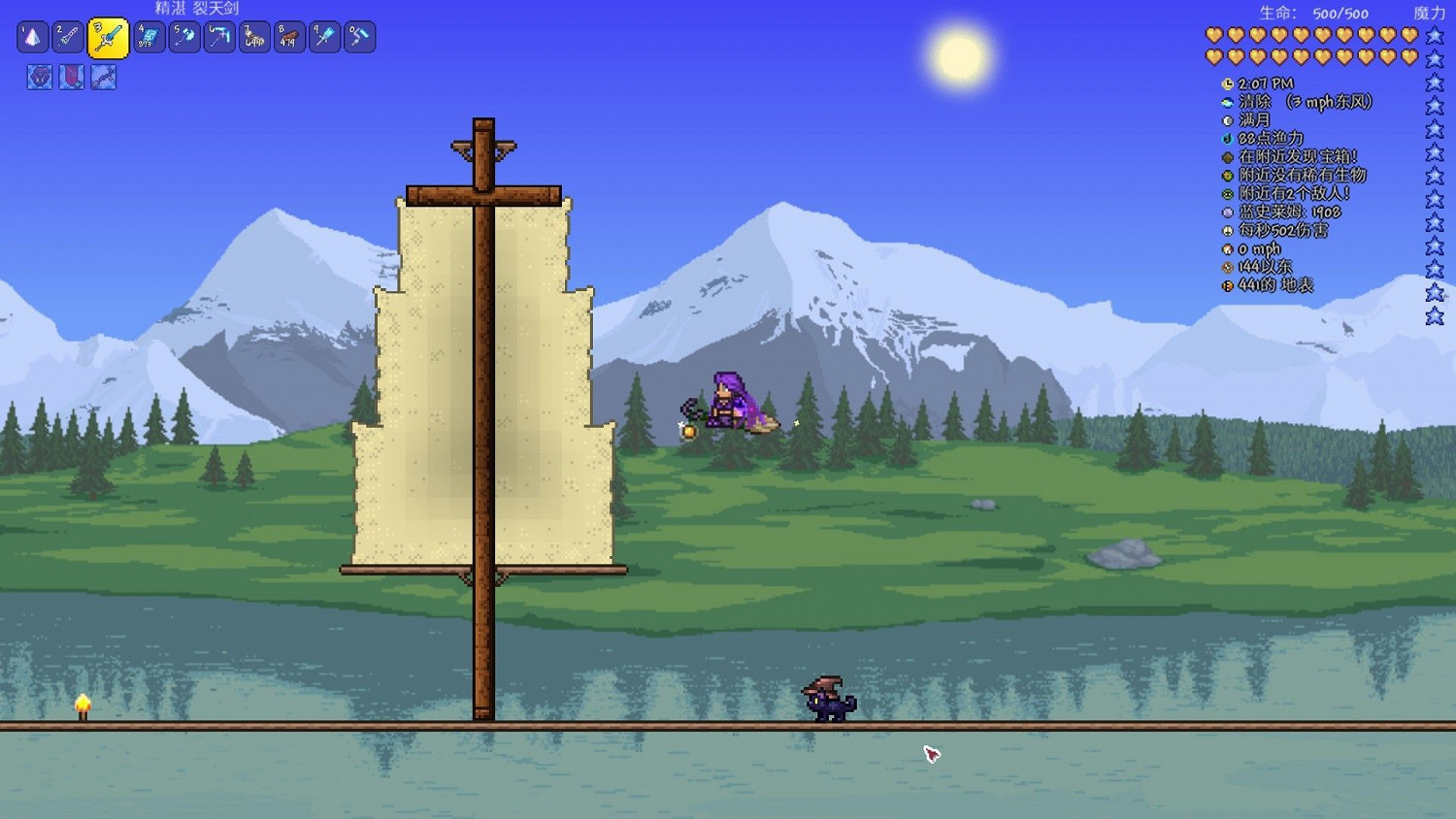This screenshot has width=1456, height=819.
Task: Select the pickaxe in hotbar slot 6
Action: pyautogui.click(x=218, y=38)
